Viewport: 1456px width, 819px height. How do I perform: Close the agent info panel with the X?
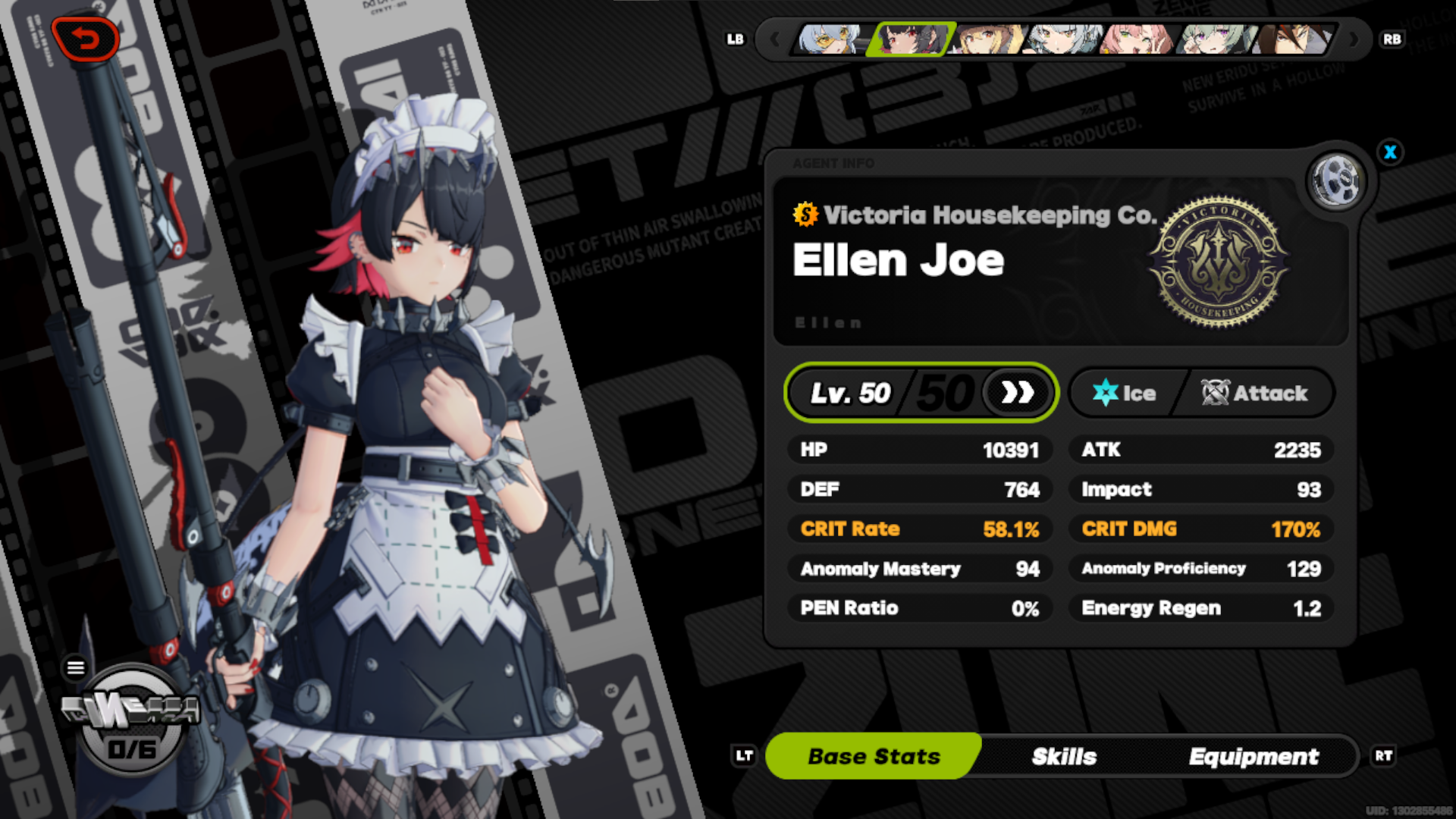pyautogui.click(x=1391, y=152)
